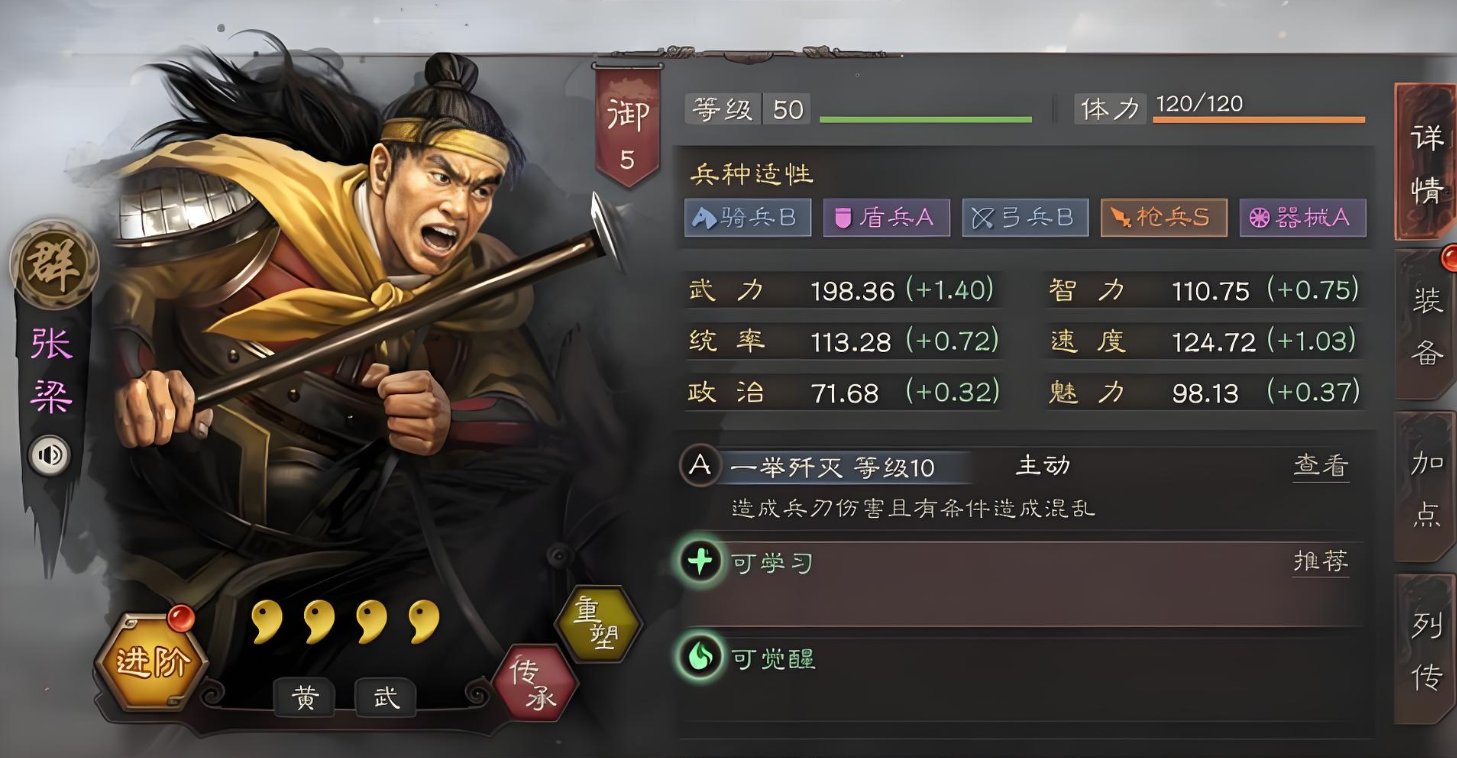The height and width of the screenshot is (758, 1457).
Task: Select the 器械A siege machine icon
Action: click(1303, 218)
